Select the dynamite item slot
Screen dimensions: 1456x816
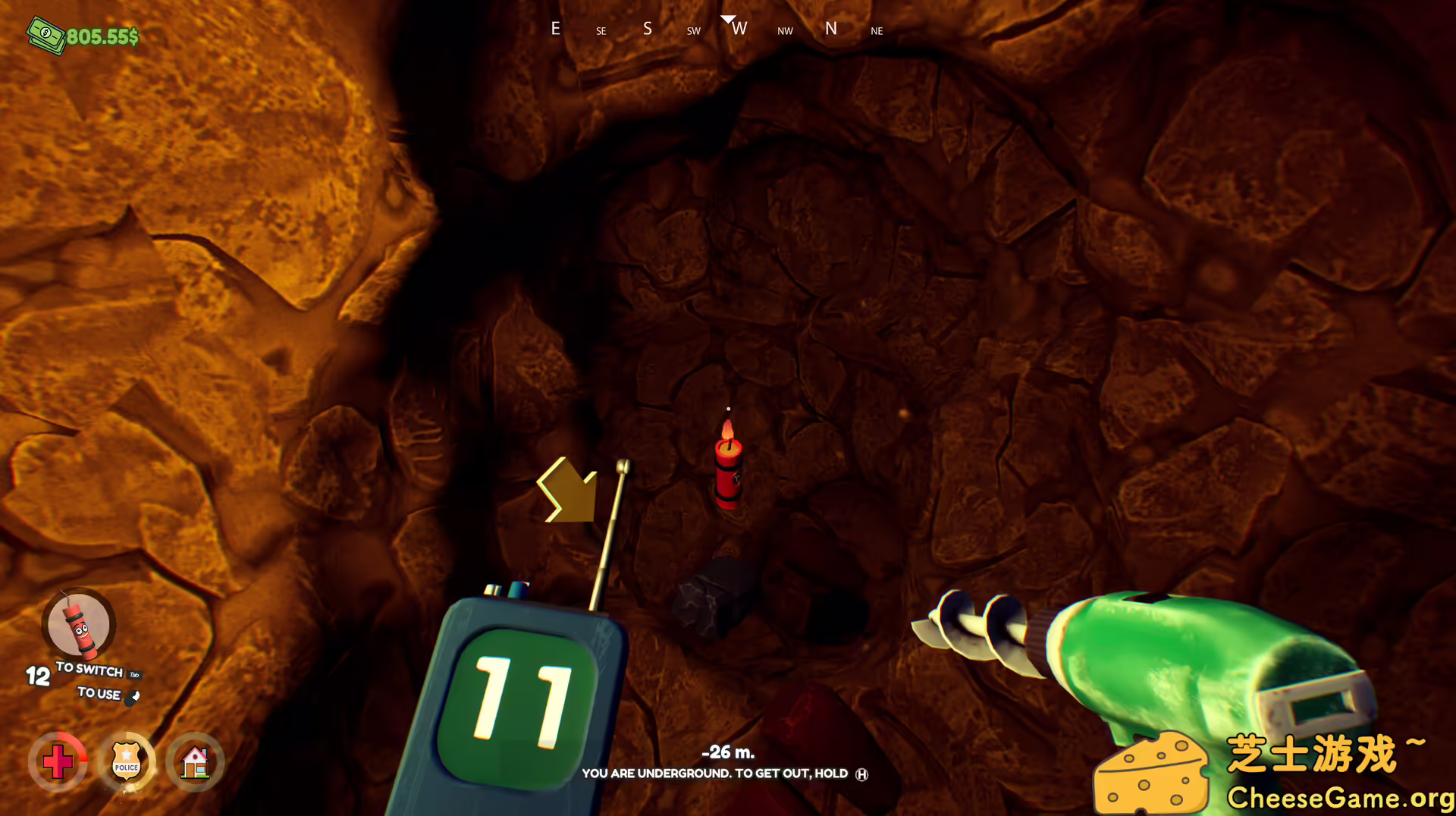tap(79, 625)
